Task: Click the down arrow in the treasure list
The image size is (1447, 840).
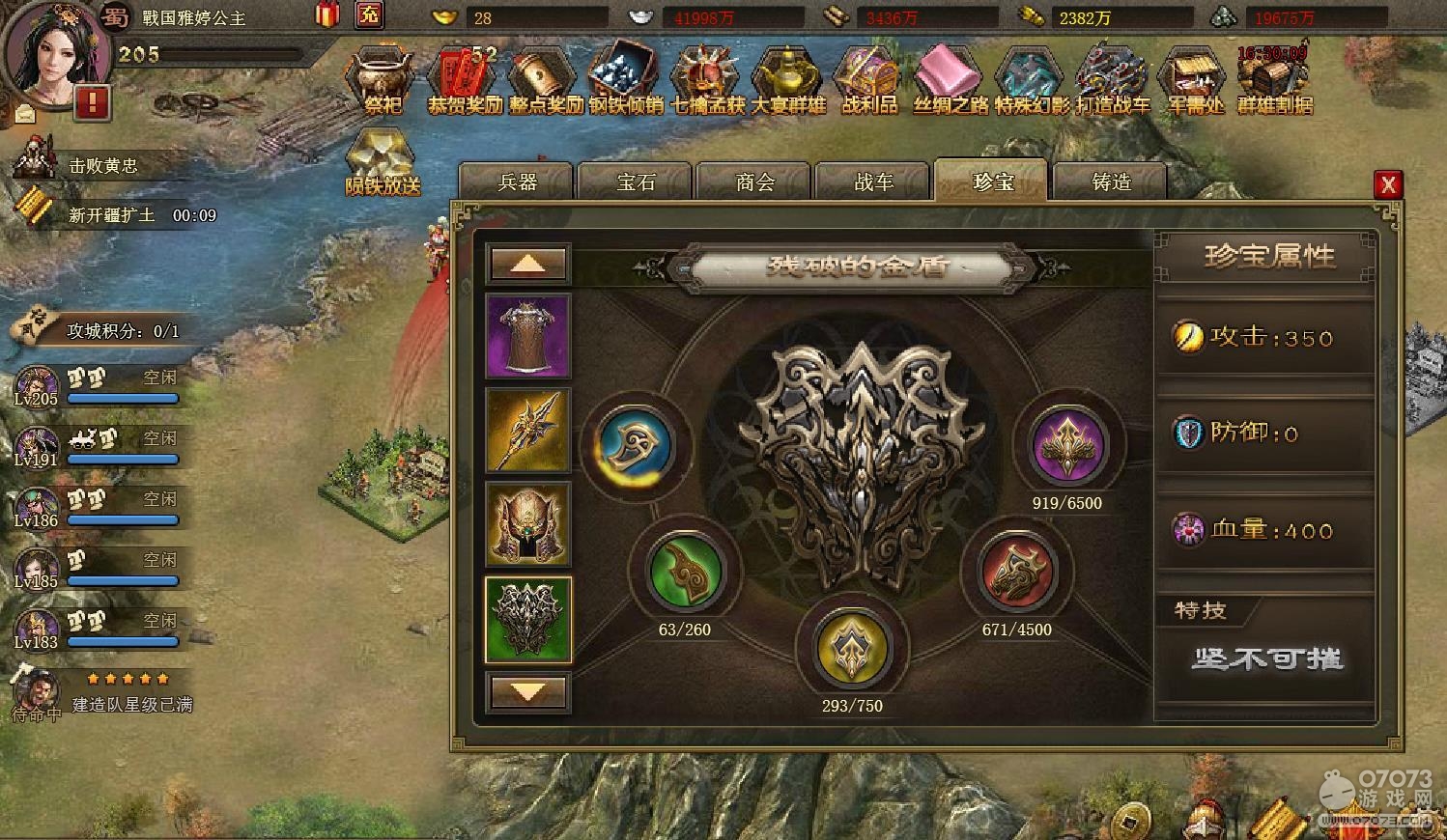Action: 527,691
